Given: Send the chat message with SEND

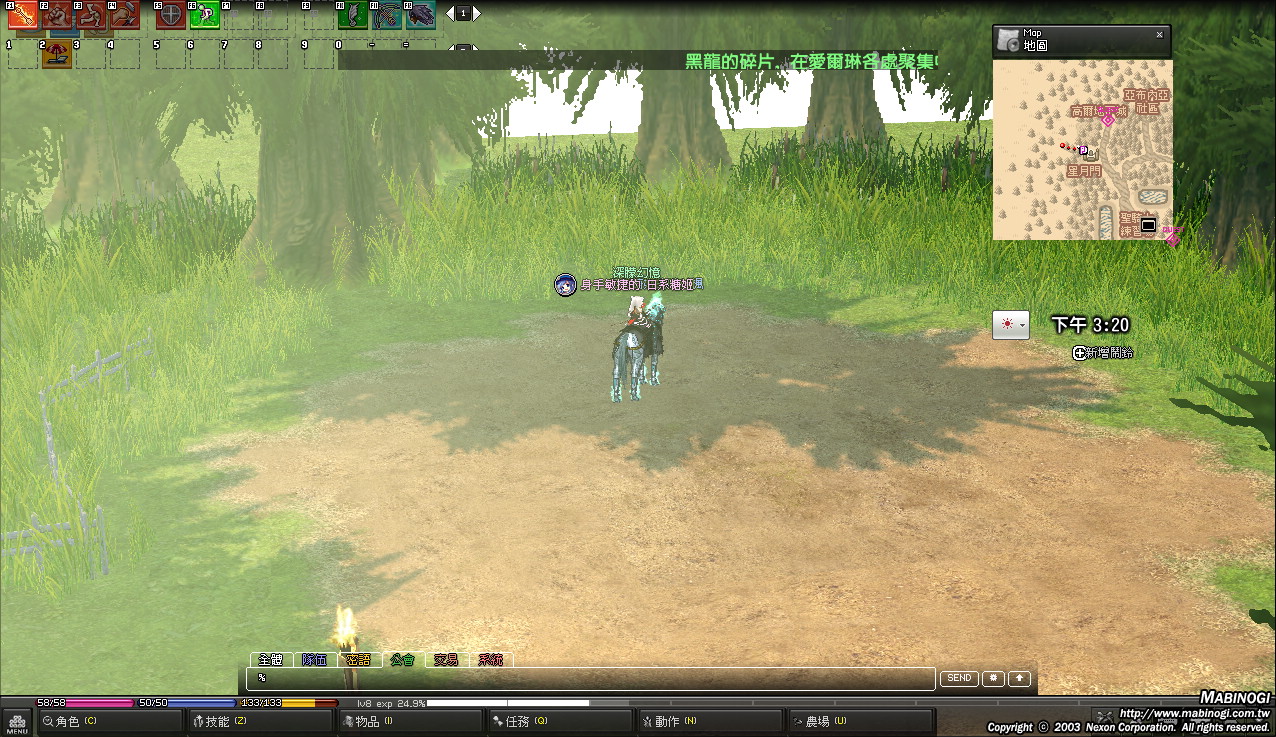Looking at the screenshot, I should [x=959, y=678].
